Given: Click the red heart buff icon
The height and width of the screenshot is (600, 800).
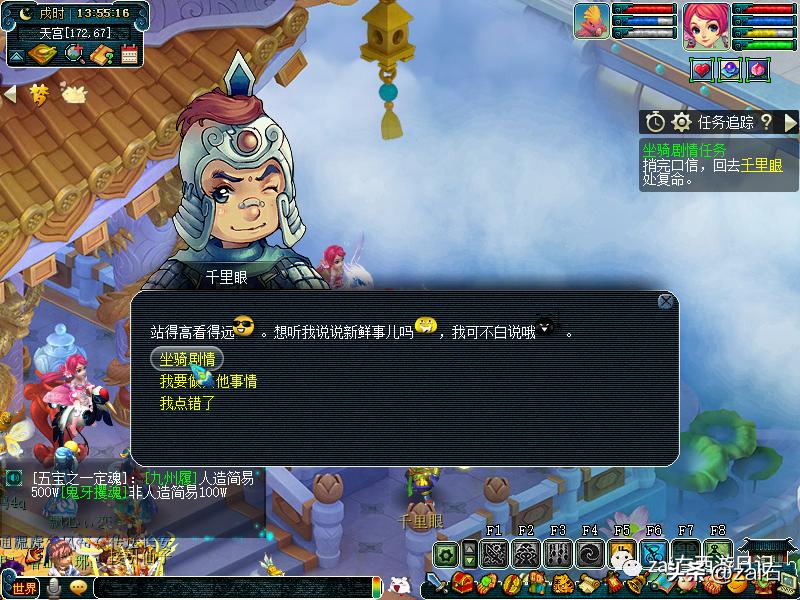Looking at the screenshot, I should click(701, 69).
